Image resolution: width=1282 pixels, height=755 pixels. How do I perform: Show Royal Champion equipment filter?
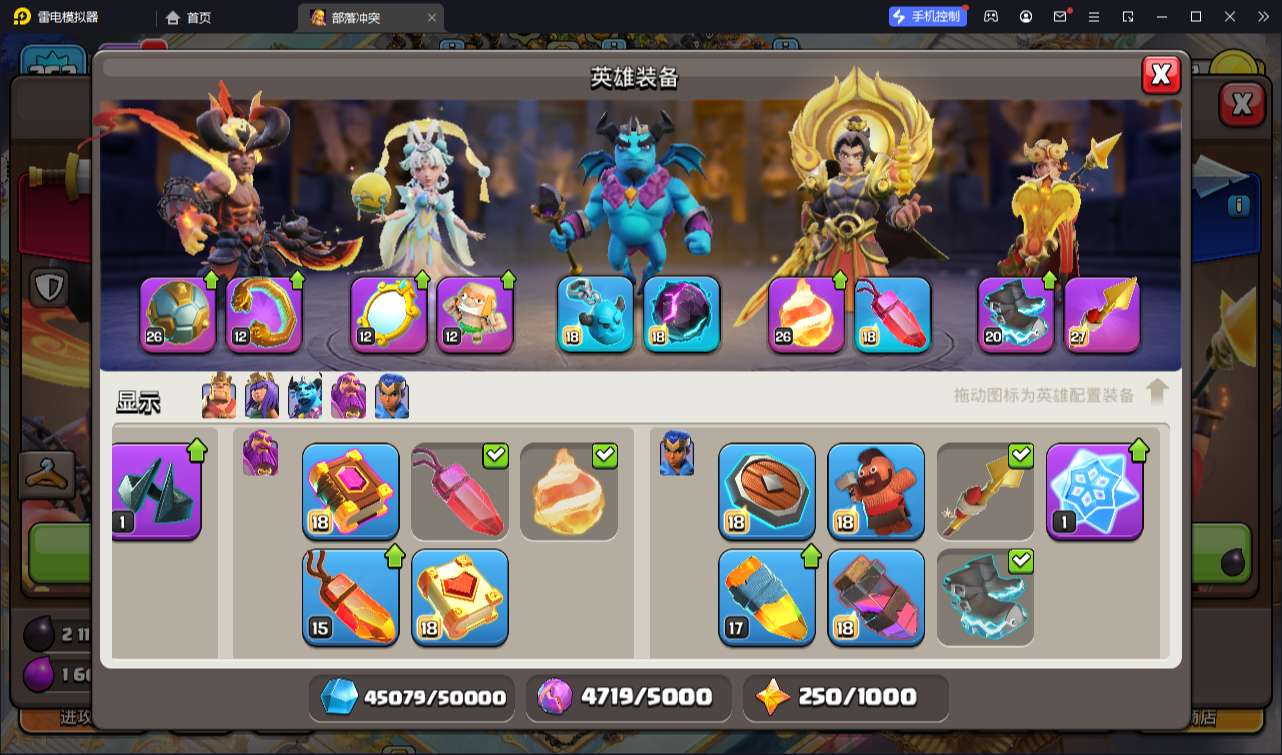click(x=392, y=396)
